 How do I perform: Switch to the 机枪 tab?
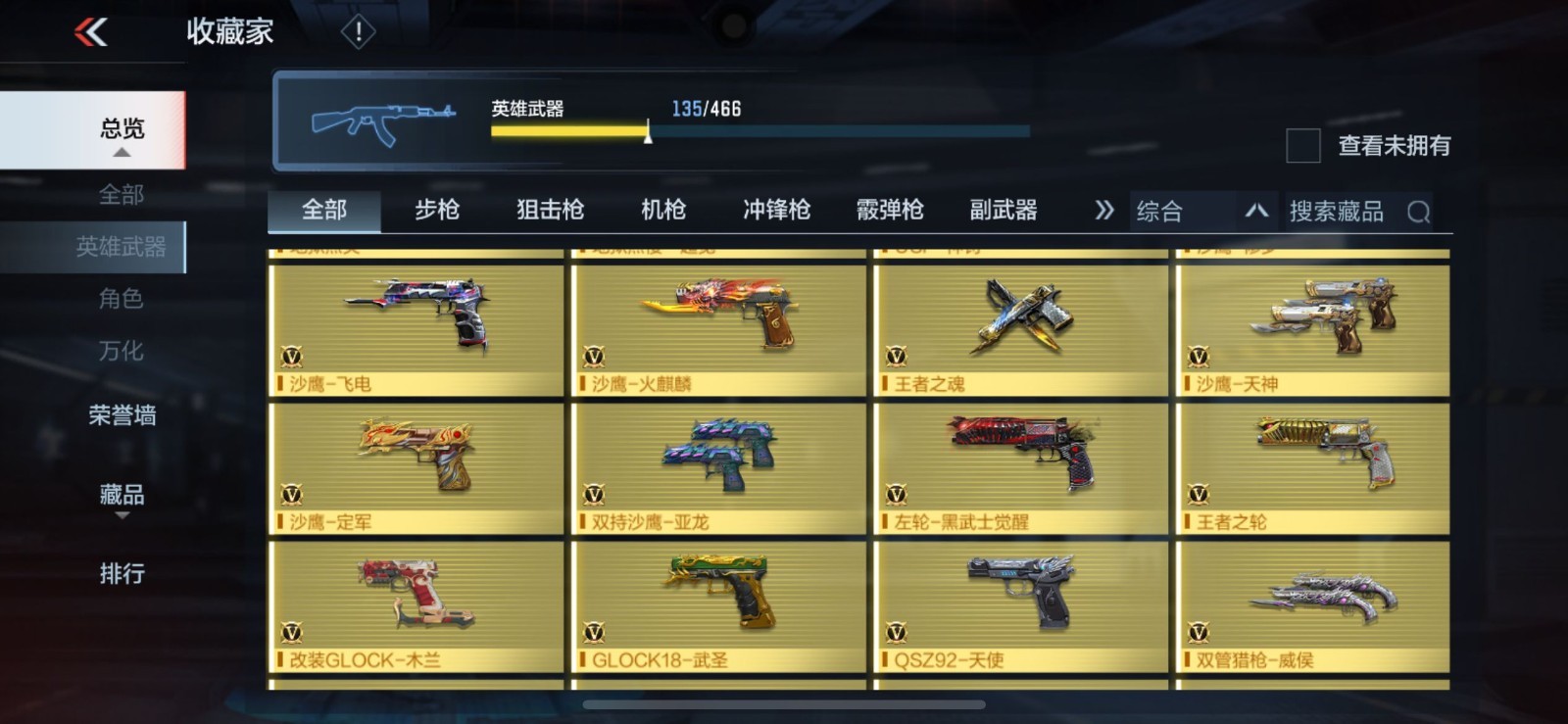click(663, 210)
